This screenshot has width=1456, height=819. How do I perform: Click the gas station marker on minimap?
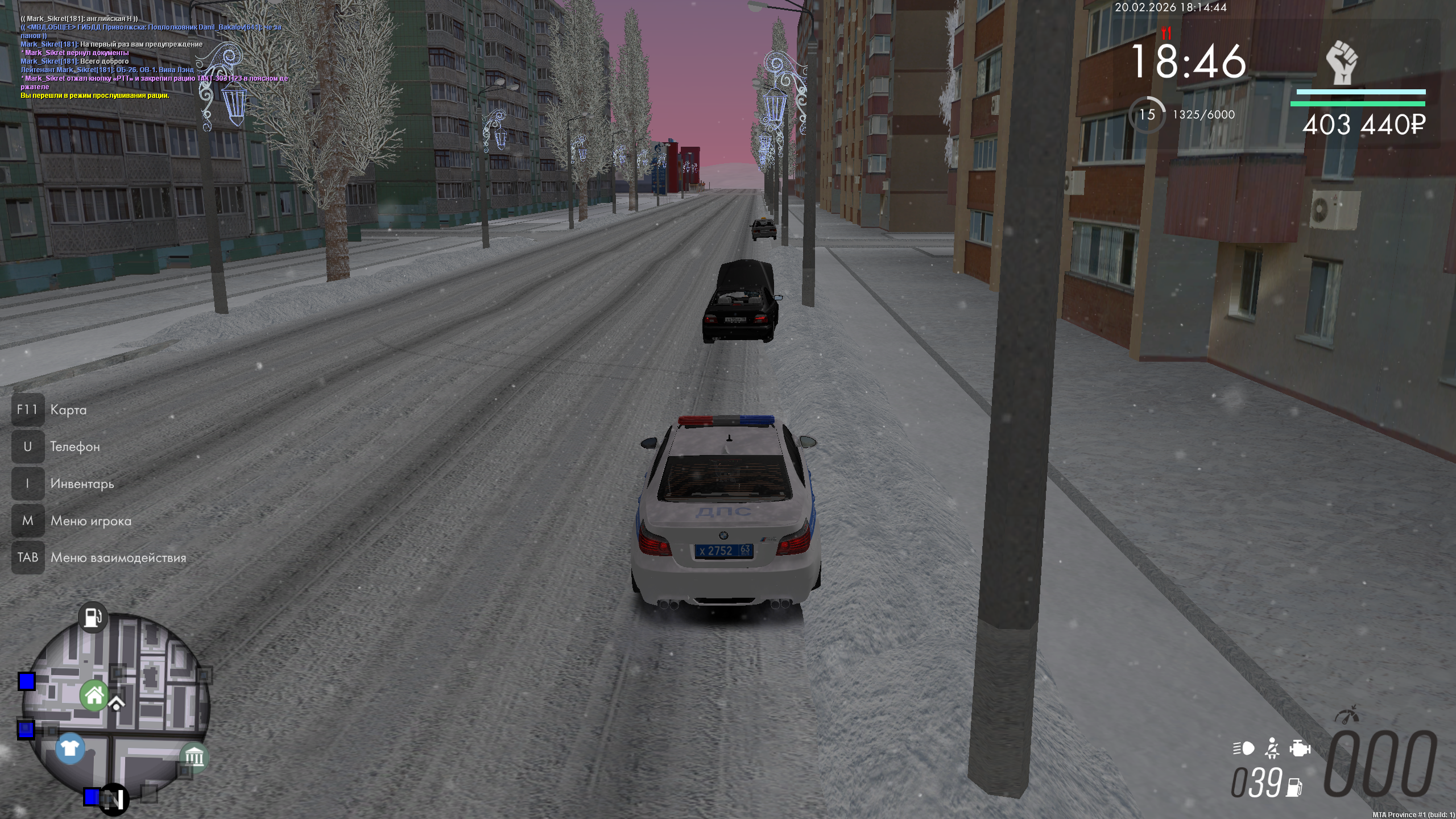click(93, 617)
